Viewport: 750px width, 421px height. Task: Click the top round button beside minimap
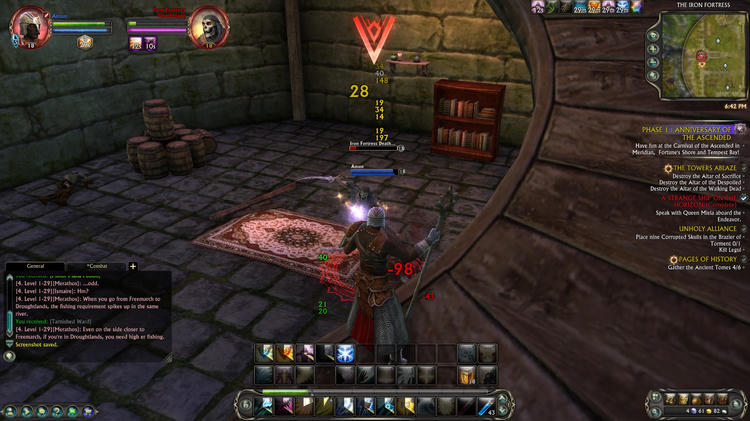click(653, 35)
